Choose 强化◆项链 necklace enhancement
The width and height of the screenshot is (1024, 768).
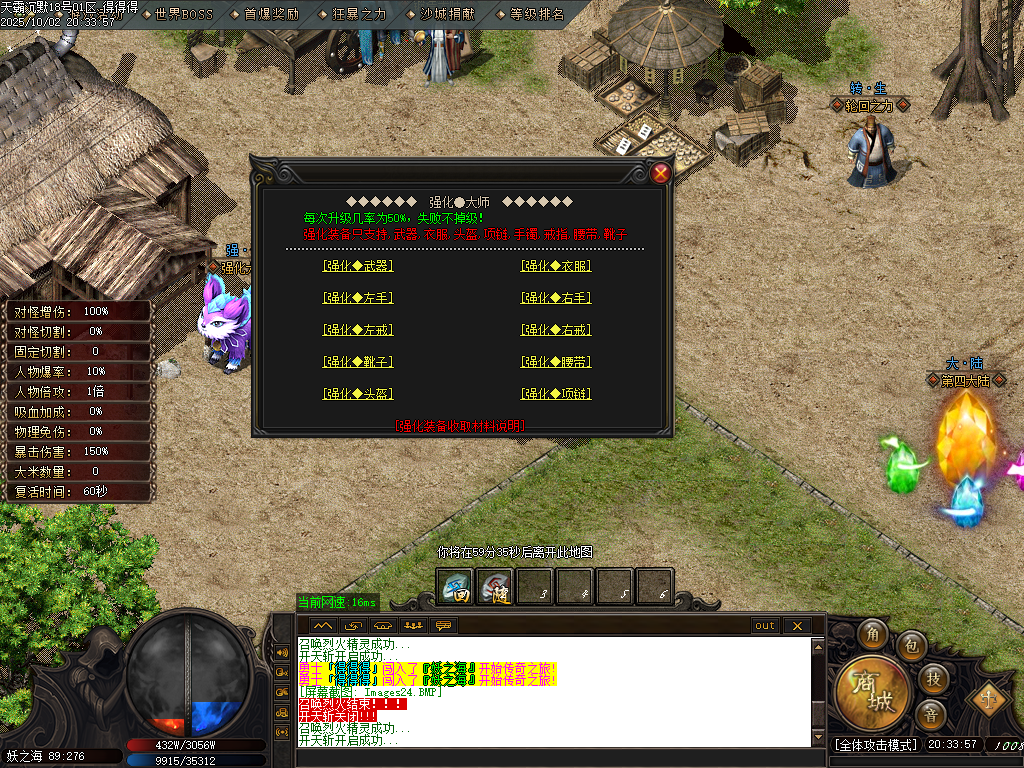556,394
